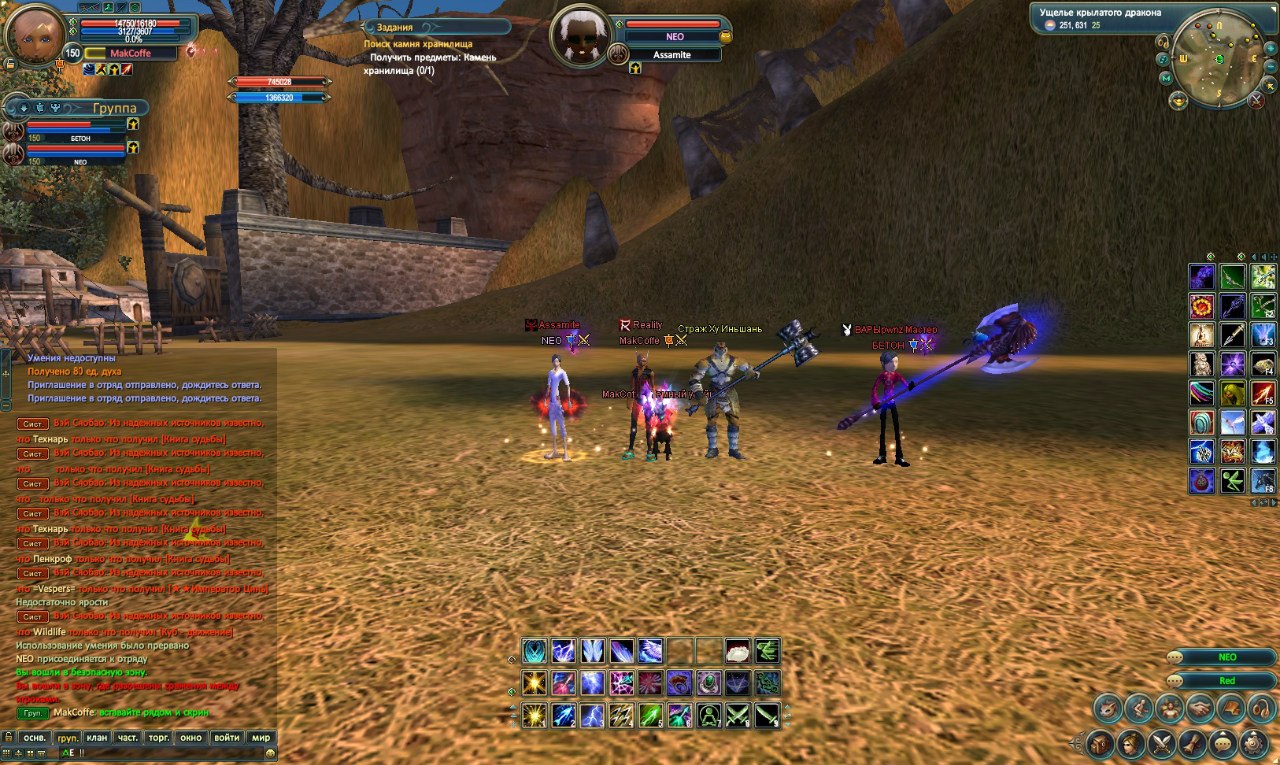The image size is (1280, 765).
Task: Switch to the 'клан' chat tab
Action: click(97, 738)
